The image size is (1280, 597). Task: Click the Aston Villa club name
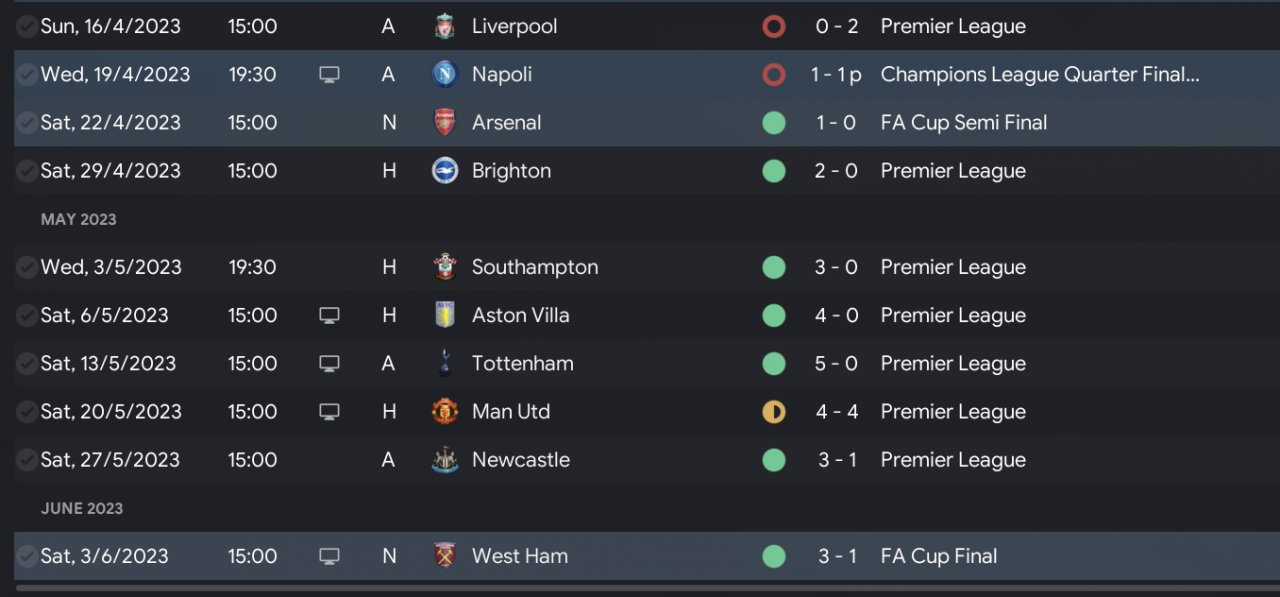point(520,315)
